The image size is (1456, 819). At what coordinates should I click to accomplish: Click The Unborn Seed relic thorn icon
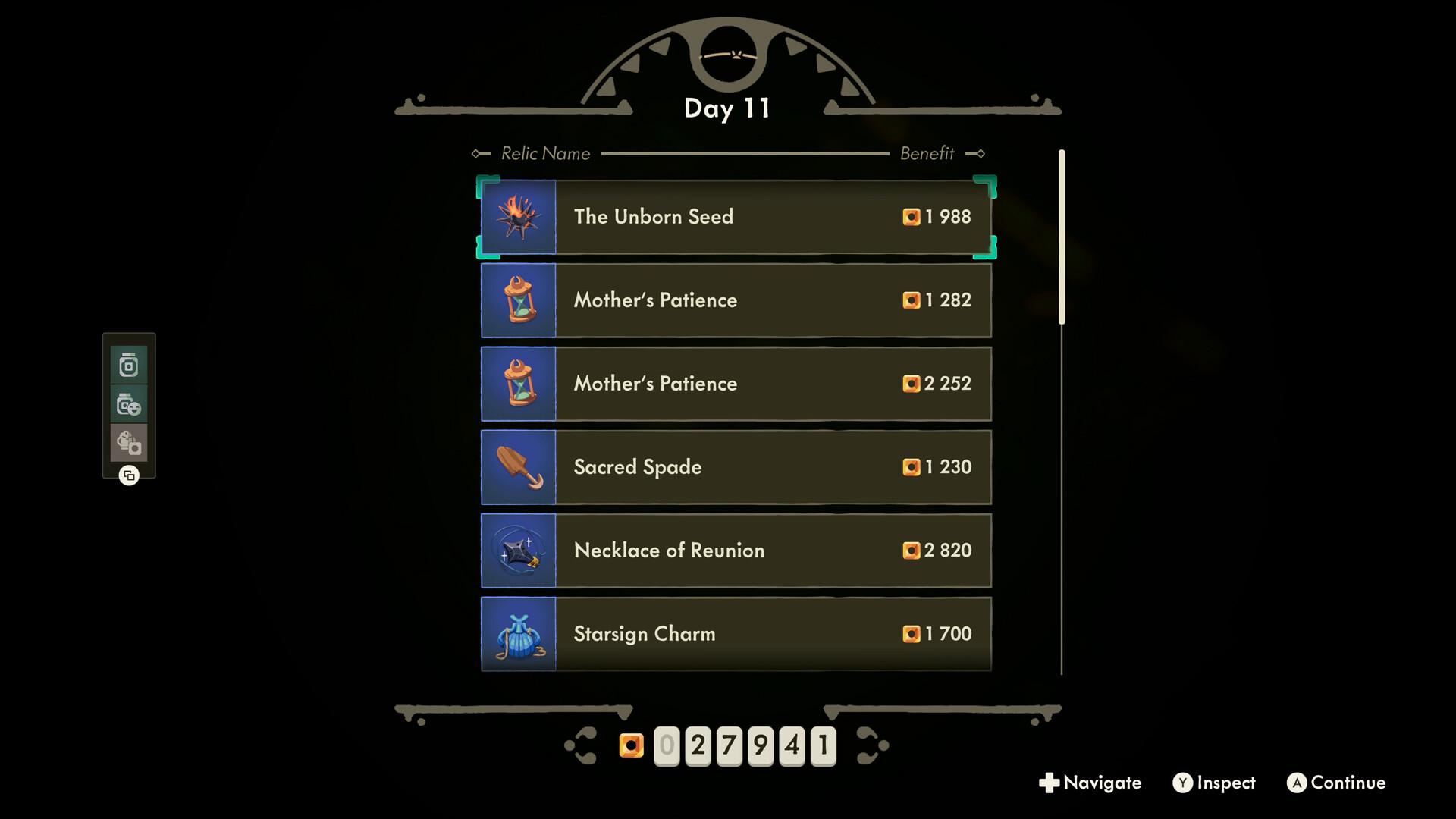click(x=519, y=217)
